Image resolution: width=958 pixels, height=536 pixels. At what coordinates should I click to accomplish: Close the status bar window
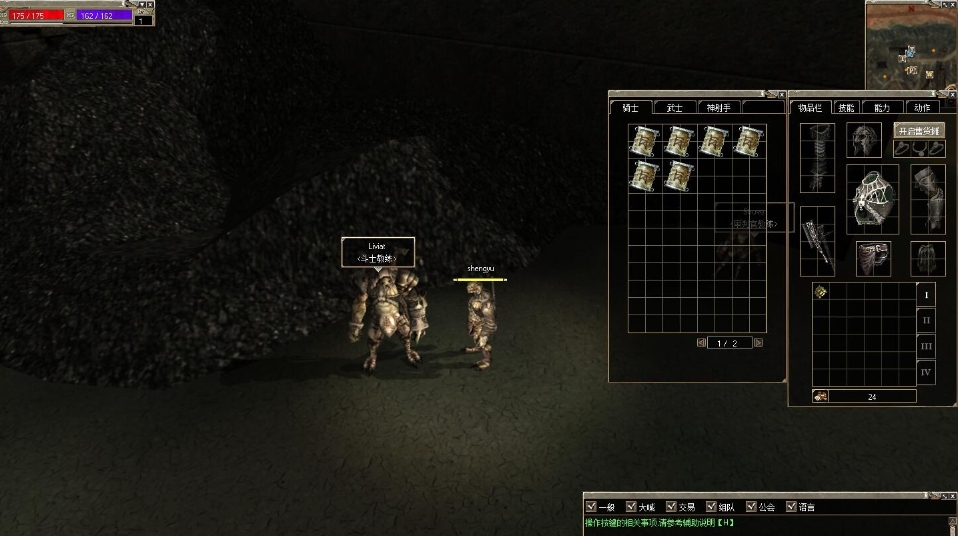click(x=149, y=5)
